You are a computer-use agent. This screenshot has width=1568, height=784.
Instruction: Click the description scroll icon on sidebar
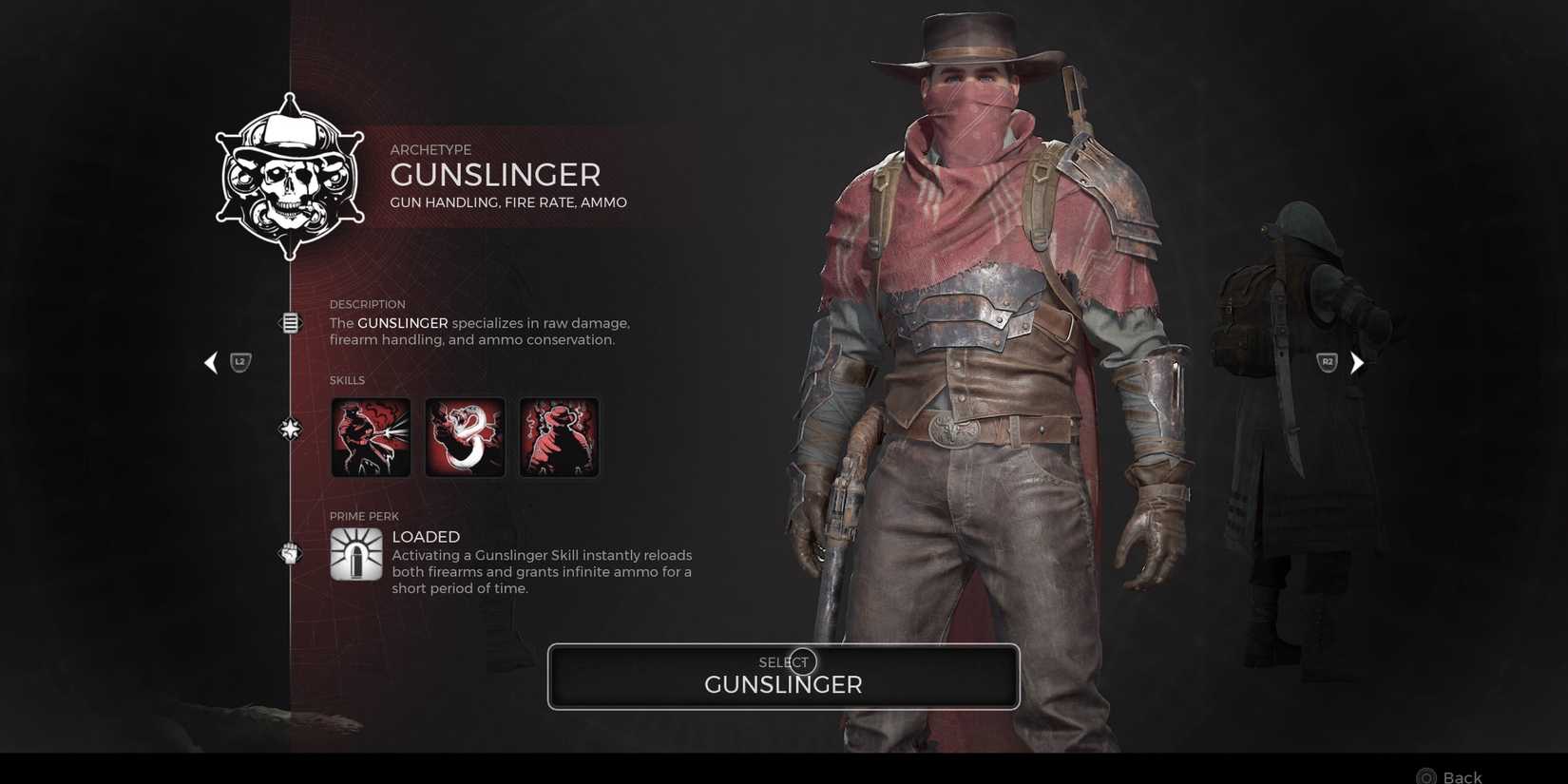tap(289, 322)
